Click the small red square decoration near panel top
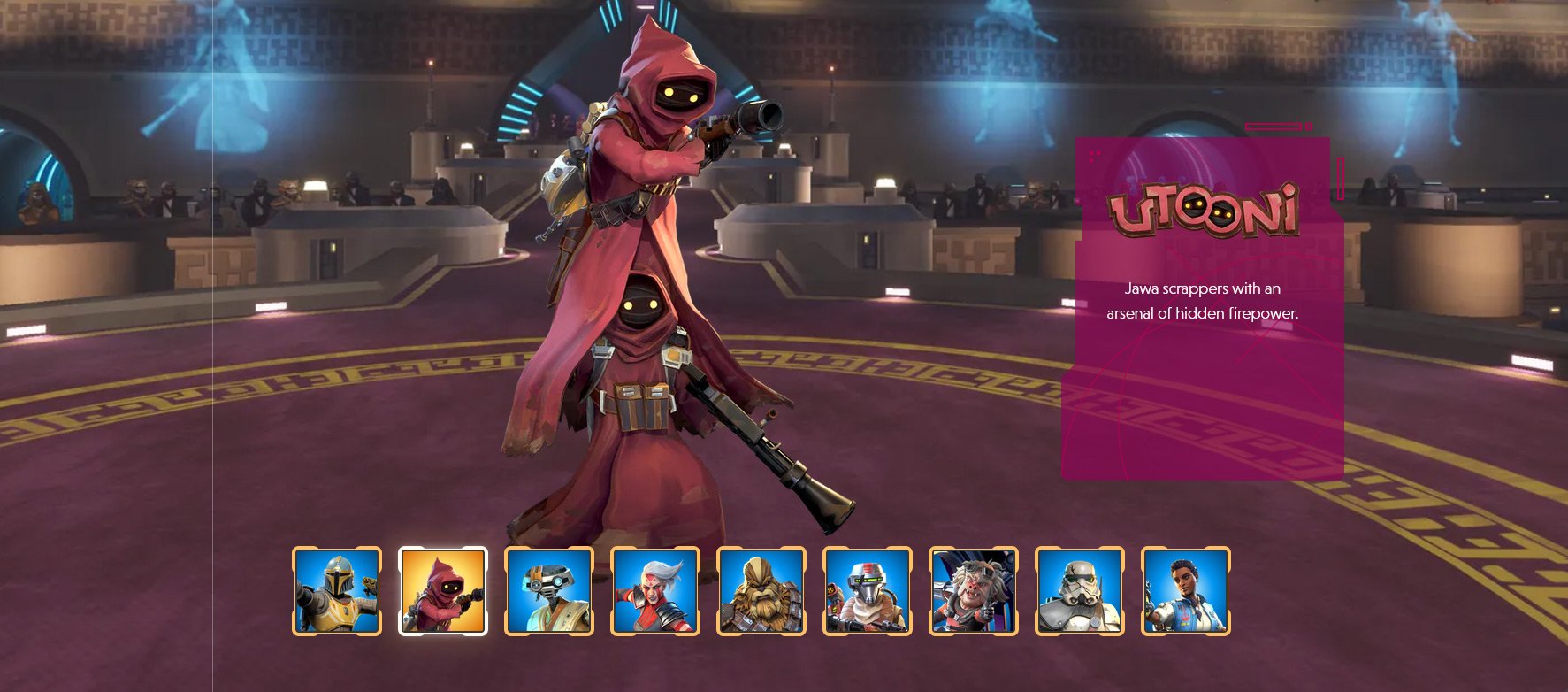The image size is (1568, 692). pyautogui.click(x=1309, y=126)
